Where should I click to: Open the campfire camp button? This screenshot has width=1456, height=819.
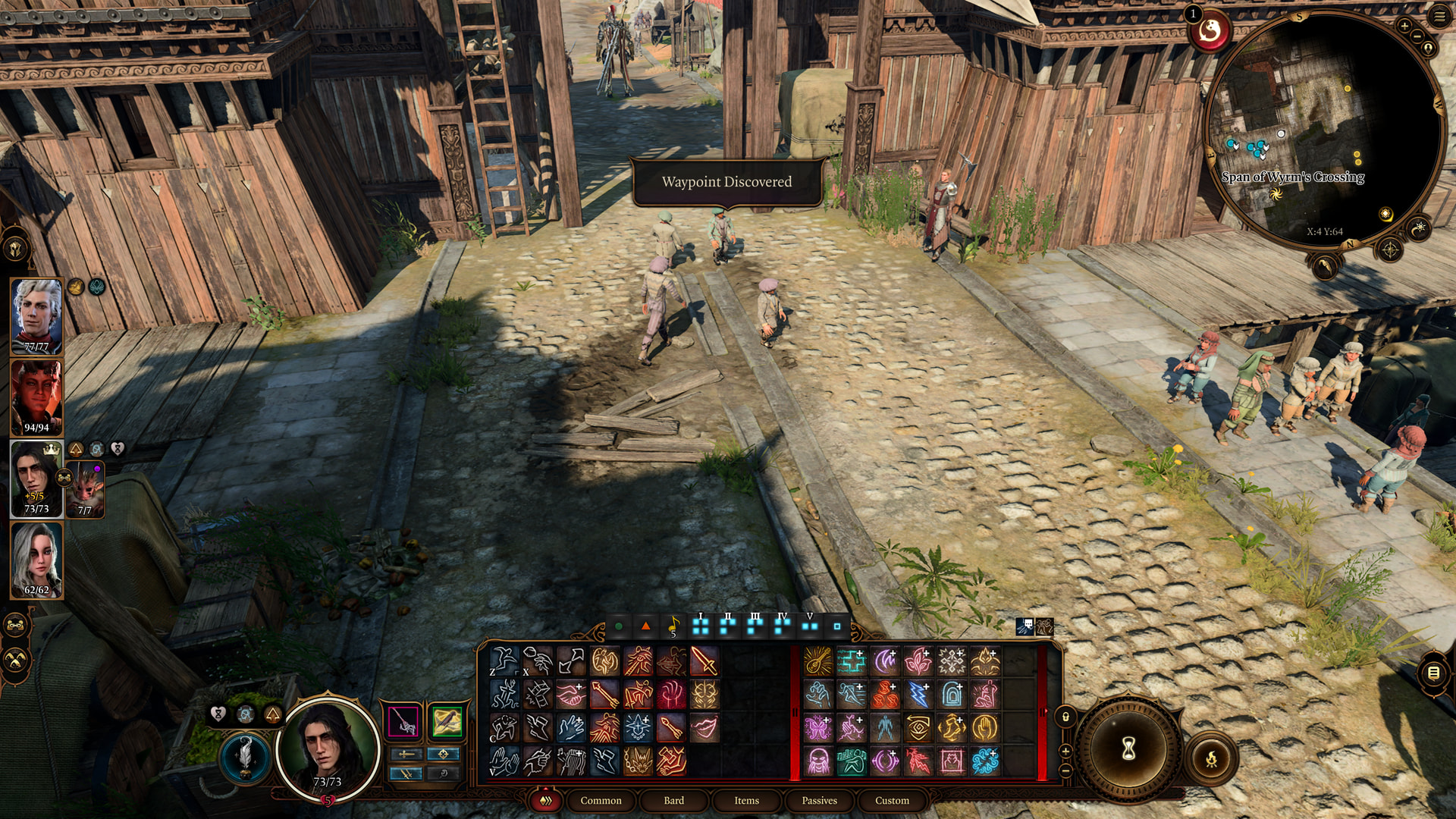pyautogui.click(x=1211, y=758)
